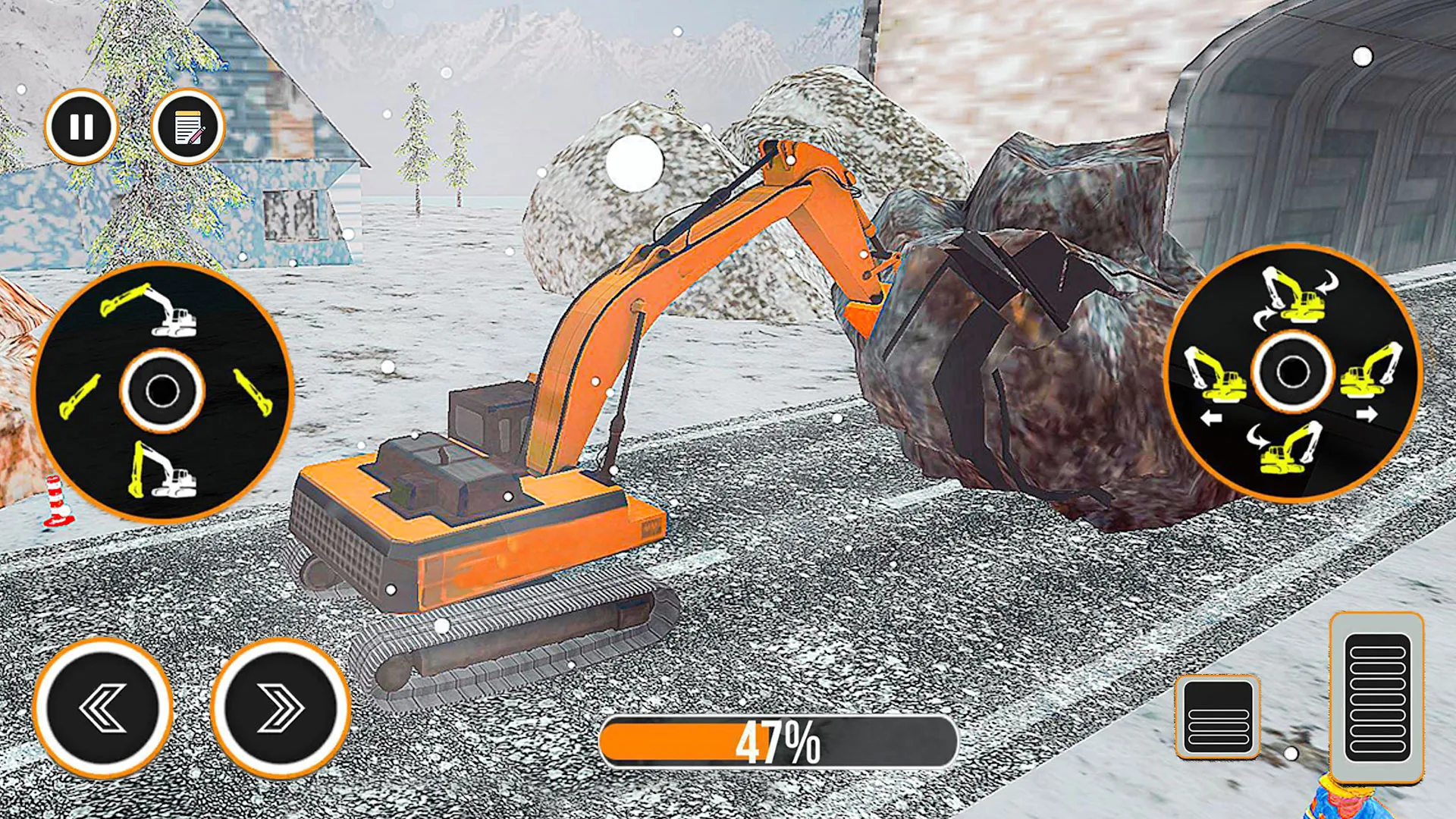
Task: Click the yellow arm icon left of left joystick
Action: point(79,396)
